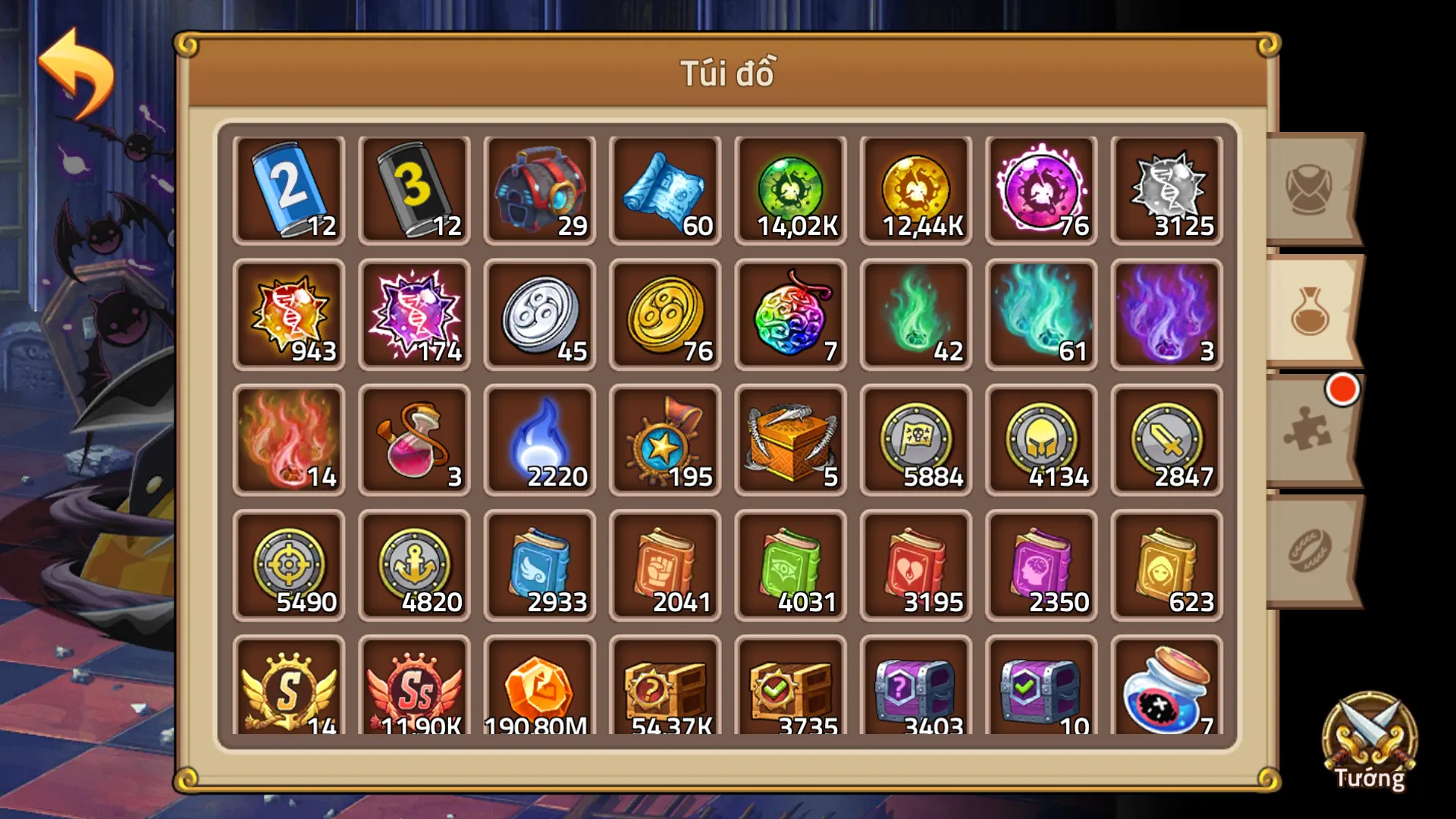Select the green orb with 14,02K count
The image size is (1456, 819).
click(790, 190)
